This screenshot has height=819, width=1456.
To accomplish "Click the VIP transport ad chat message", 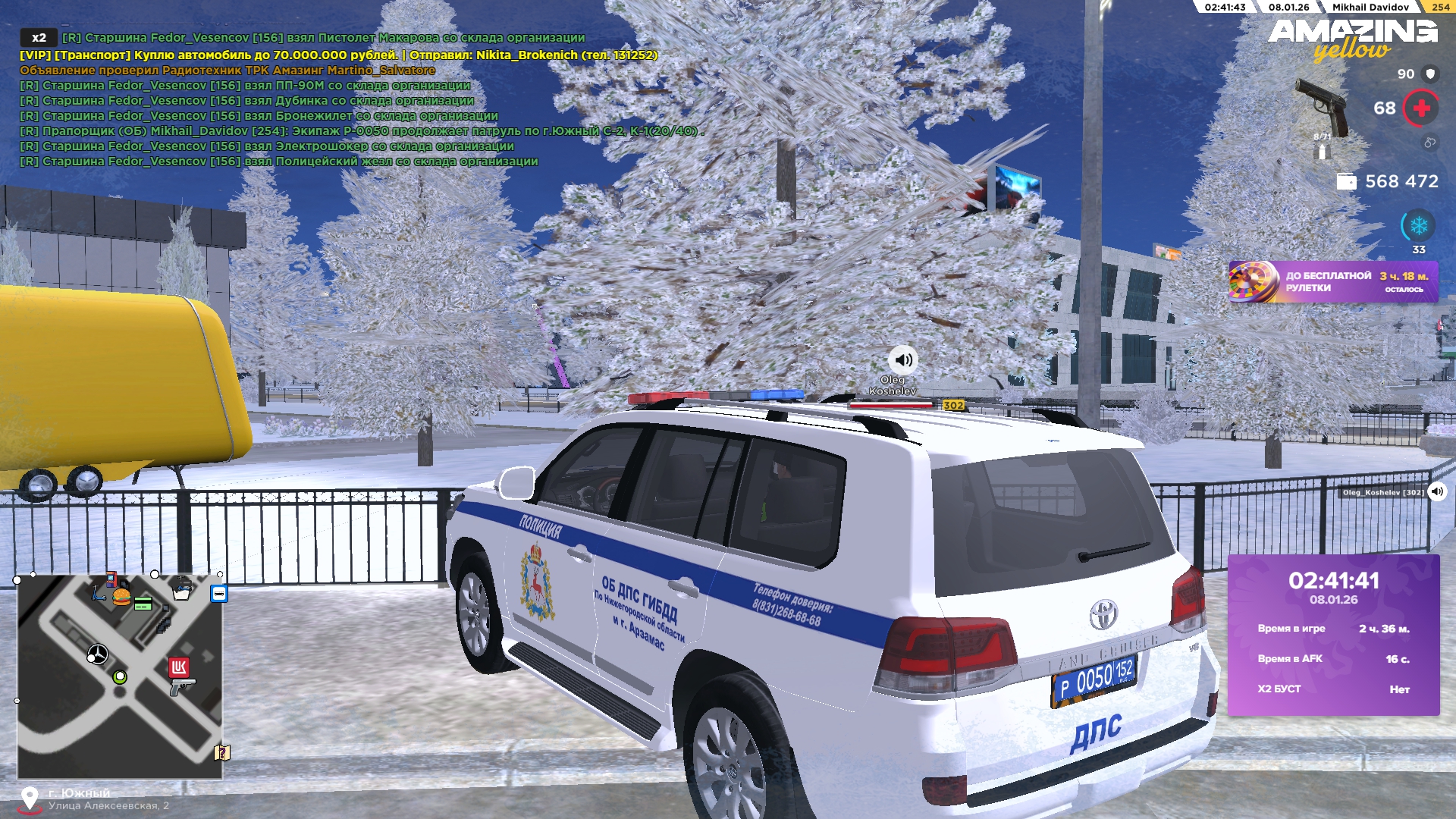I will [338, 55].
